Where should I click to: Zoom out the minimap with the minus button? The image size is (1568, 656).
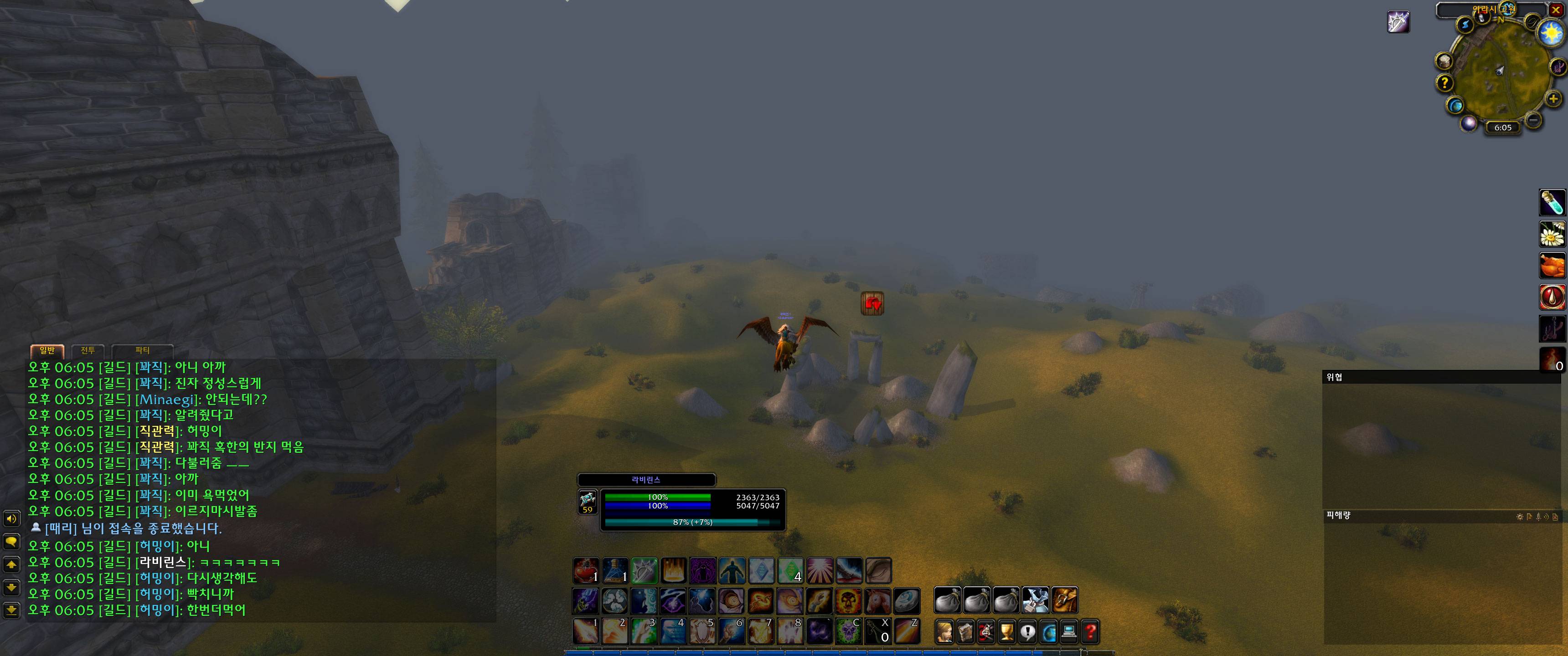(1533, 120)
